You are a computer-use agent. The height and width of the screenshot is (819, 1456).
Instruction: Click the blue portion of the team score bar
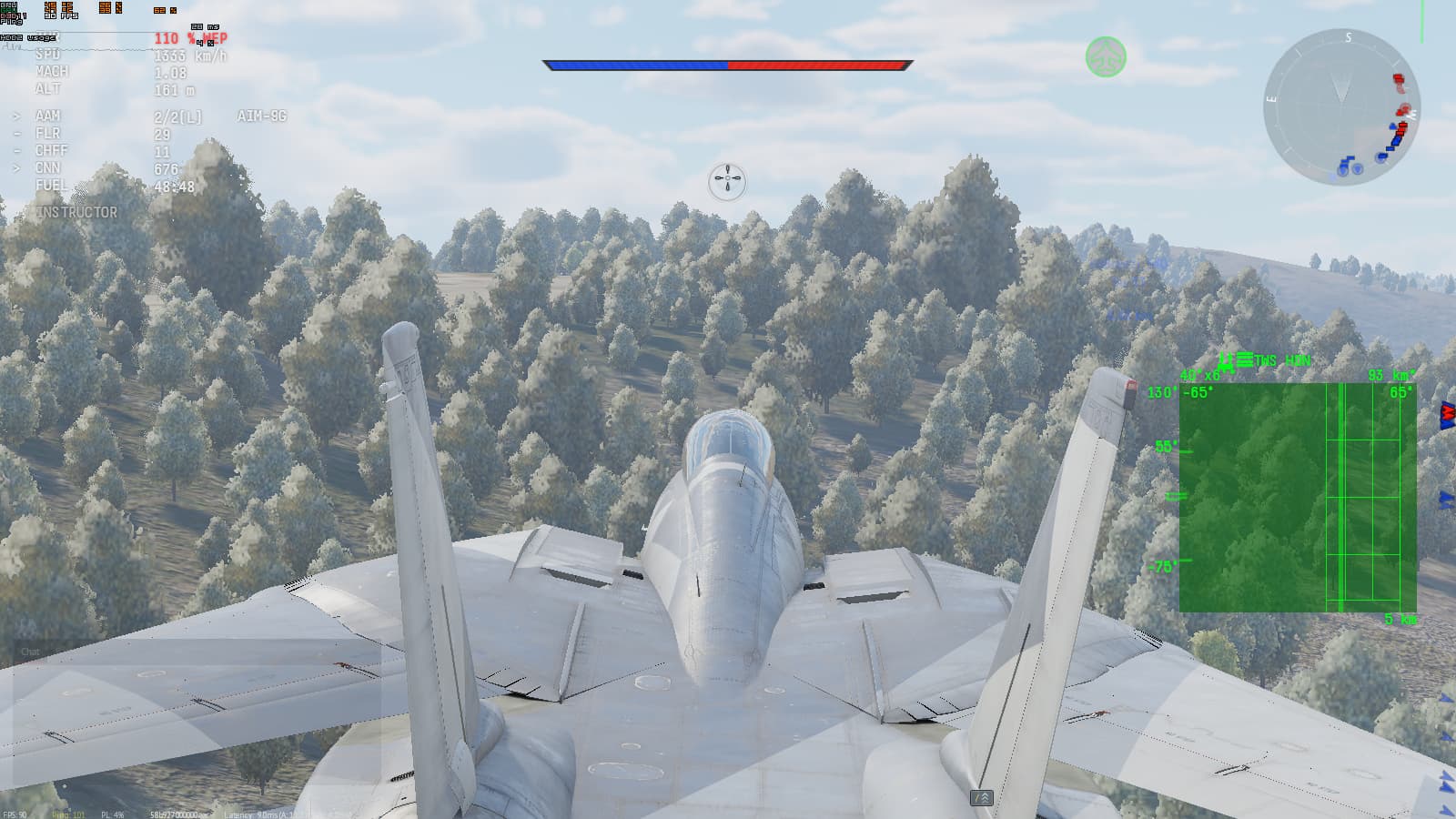(x=637, y=64)
